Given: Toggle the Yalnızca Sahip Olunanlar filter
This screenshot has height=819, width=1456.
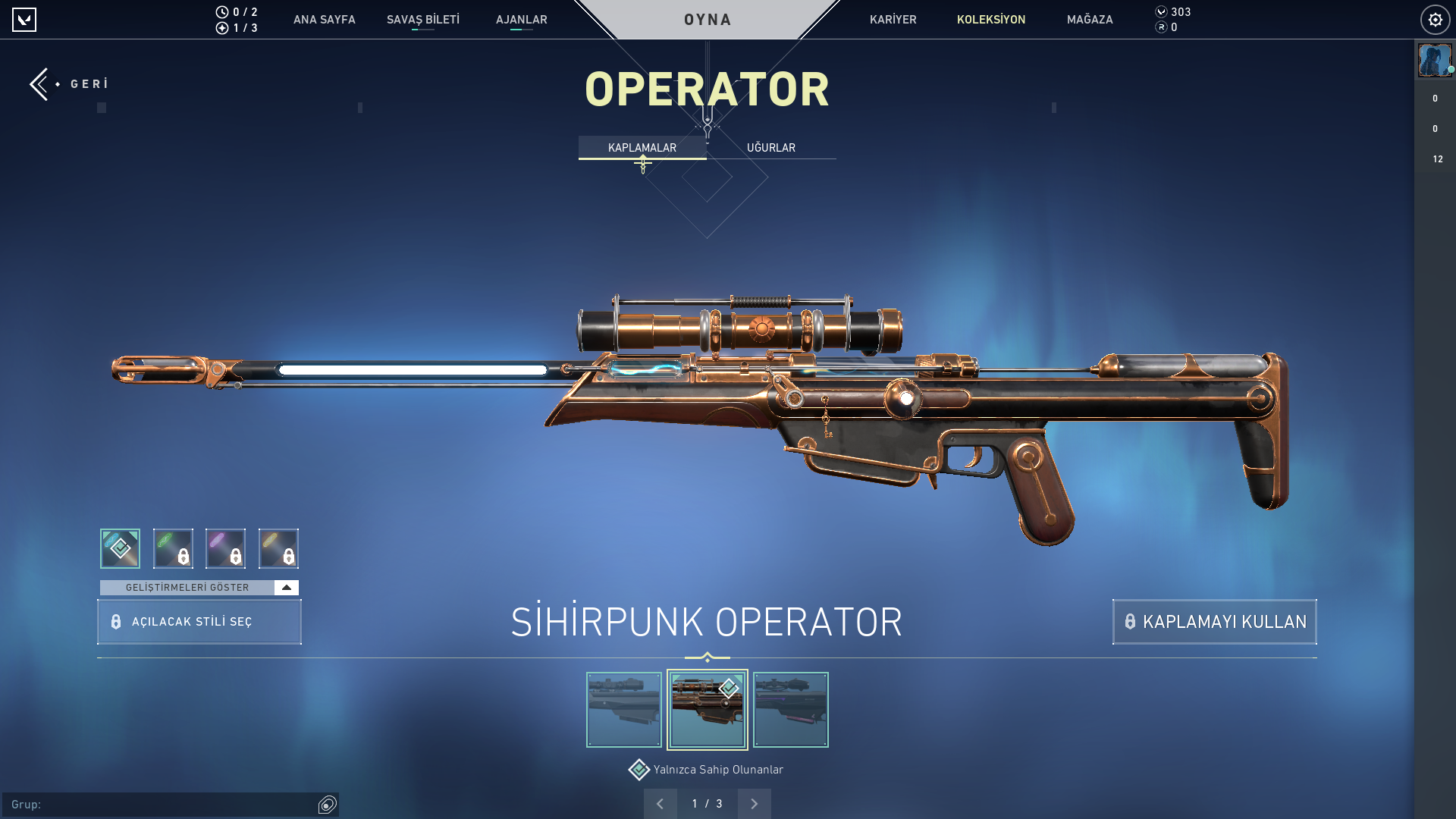Looking at the screenshot, I should [x=639, y=770].
